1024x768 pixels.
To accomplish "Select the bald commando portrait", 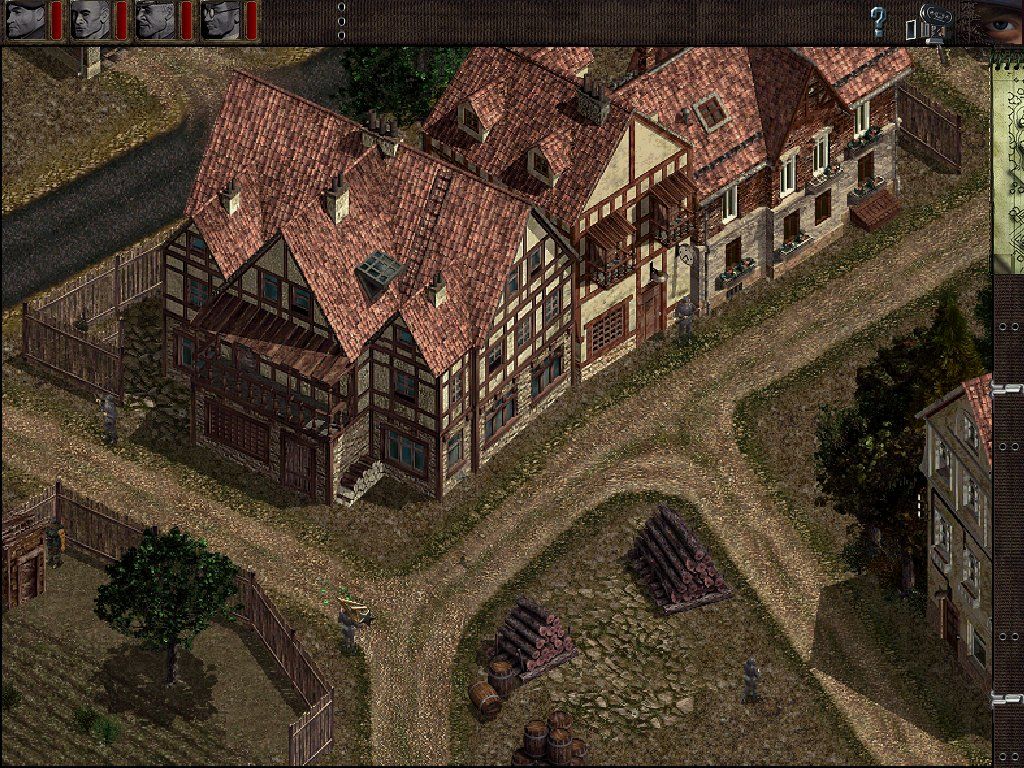I will click(x=90, y=20).
